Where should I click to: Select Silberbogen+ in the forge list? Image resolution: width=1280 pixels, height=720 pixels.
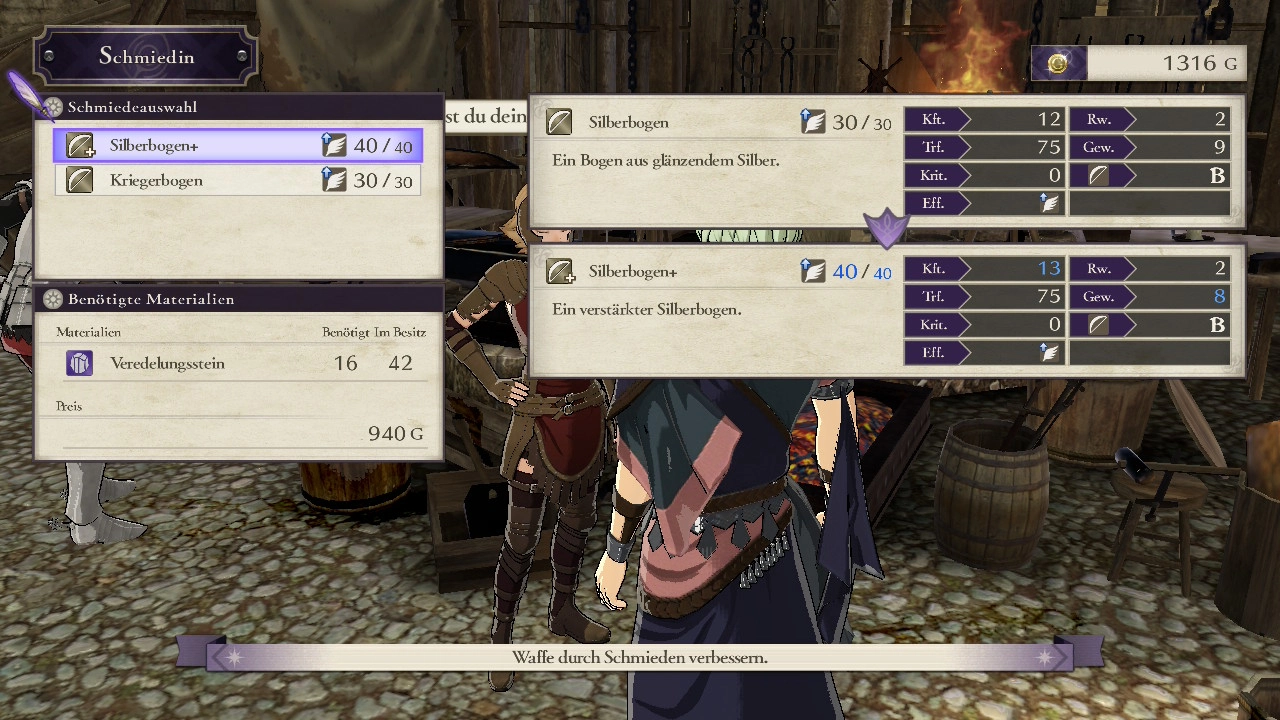click(x=238, y=146)
